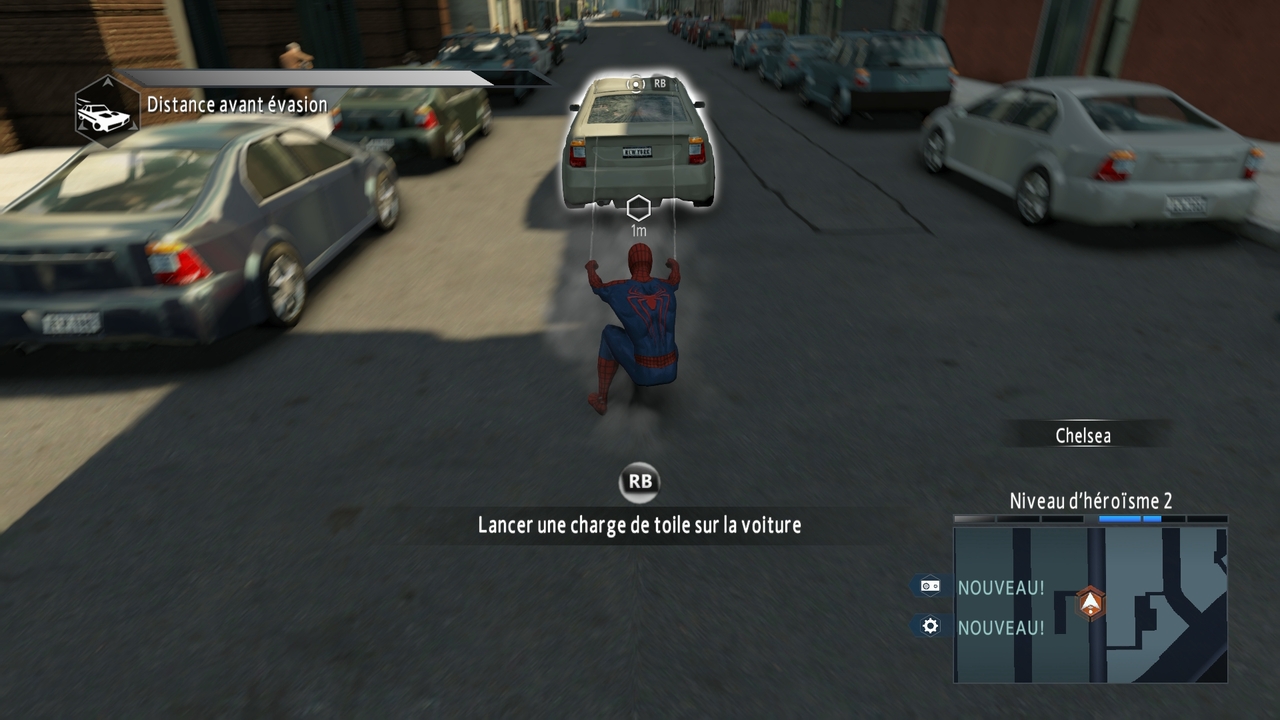Open the camera icon NOUVEAU notification
The height and width of the screenshot is (720, 1280).
coord(931,586)
